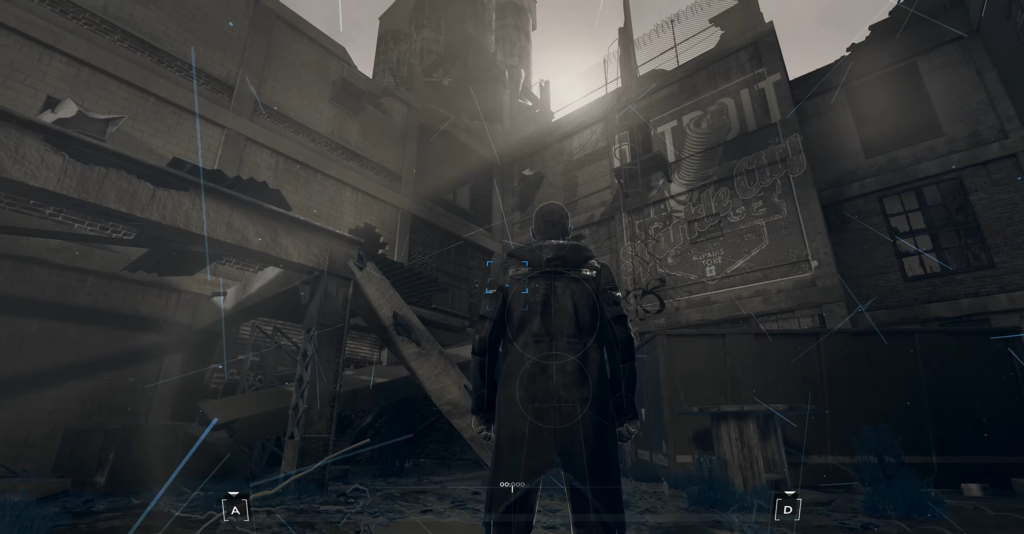Select the blue bracket scan target marker
1024x534 pixels.
pos(507,276)
